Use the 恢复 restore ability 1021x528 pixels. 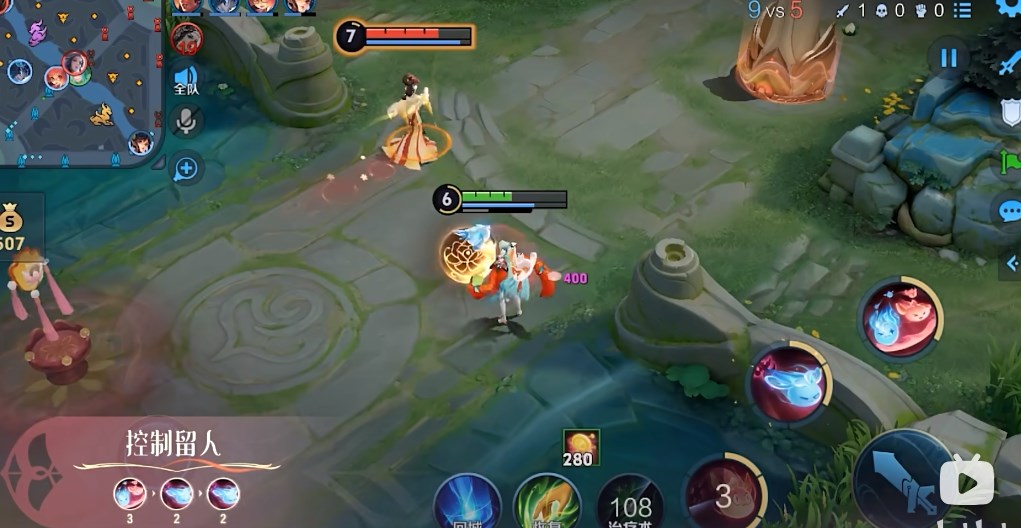point(547,503)
